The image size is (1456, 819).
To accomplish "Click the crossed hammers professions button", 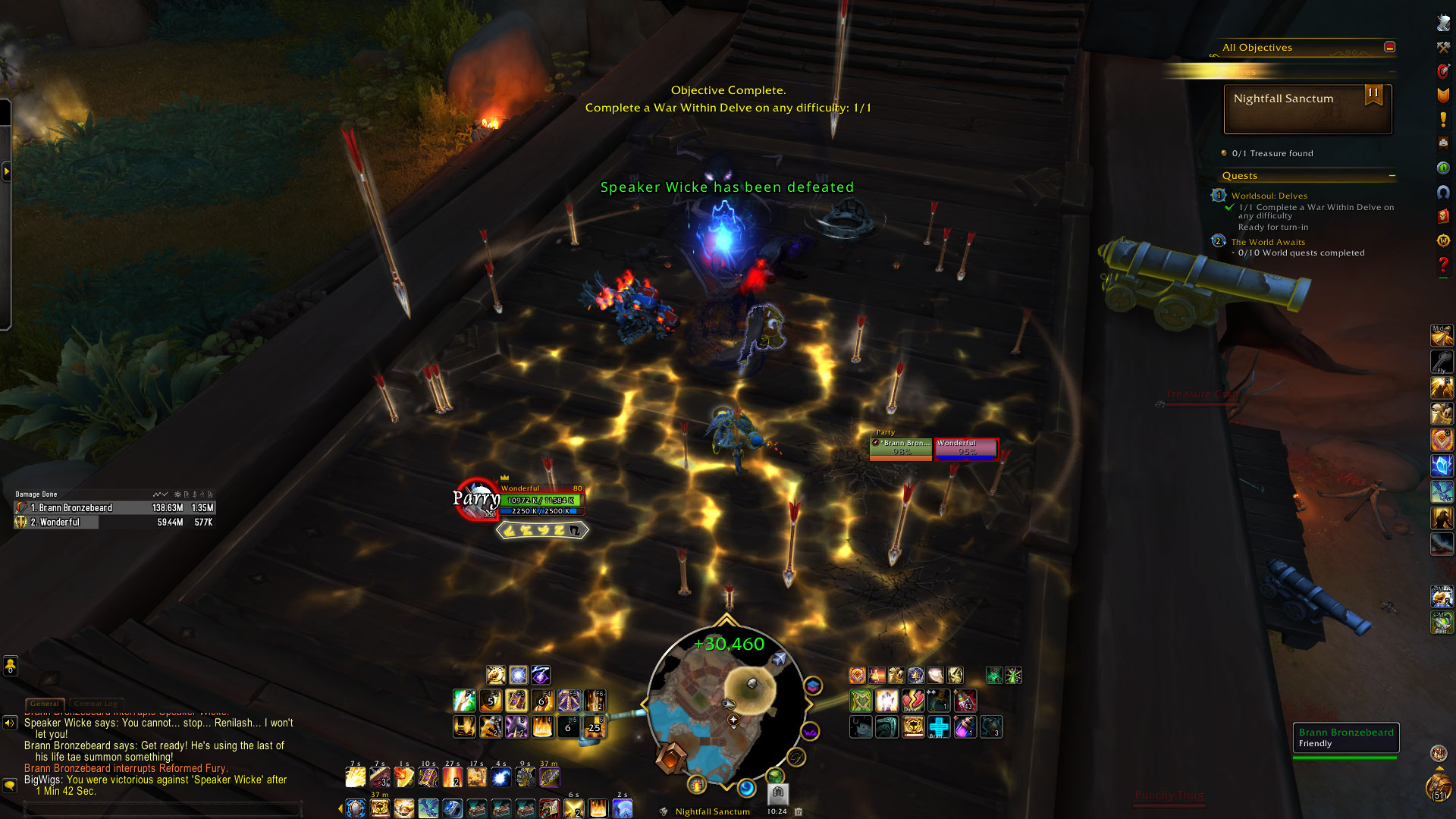I will click(x=1443, y=48).
